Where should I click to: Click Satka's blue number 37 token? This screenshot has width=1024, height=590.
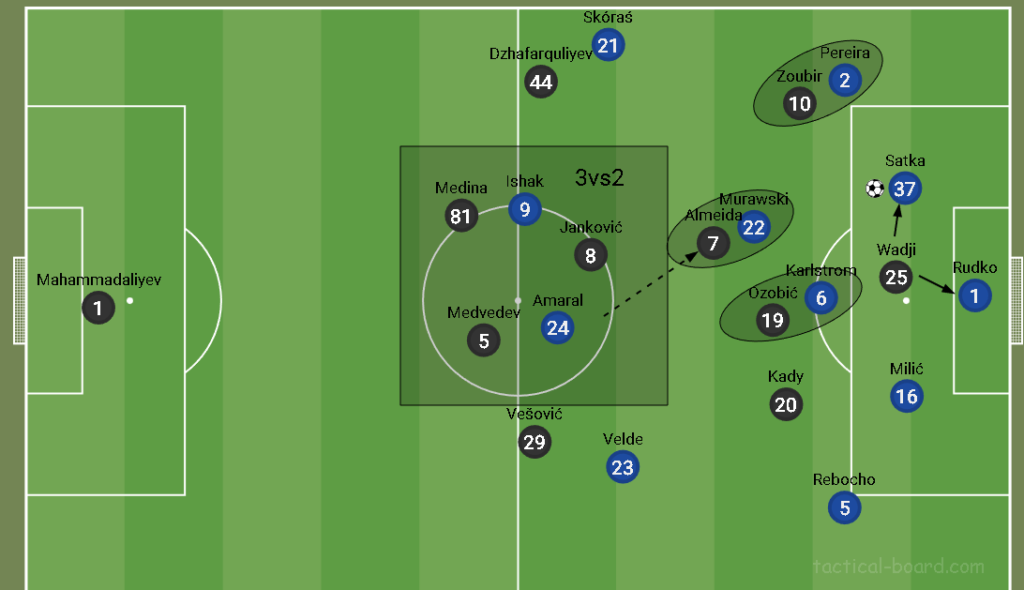pos(905,188)
